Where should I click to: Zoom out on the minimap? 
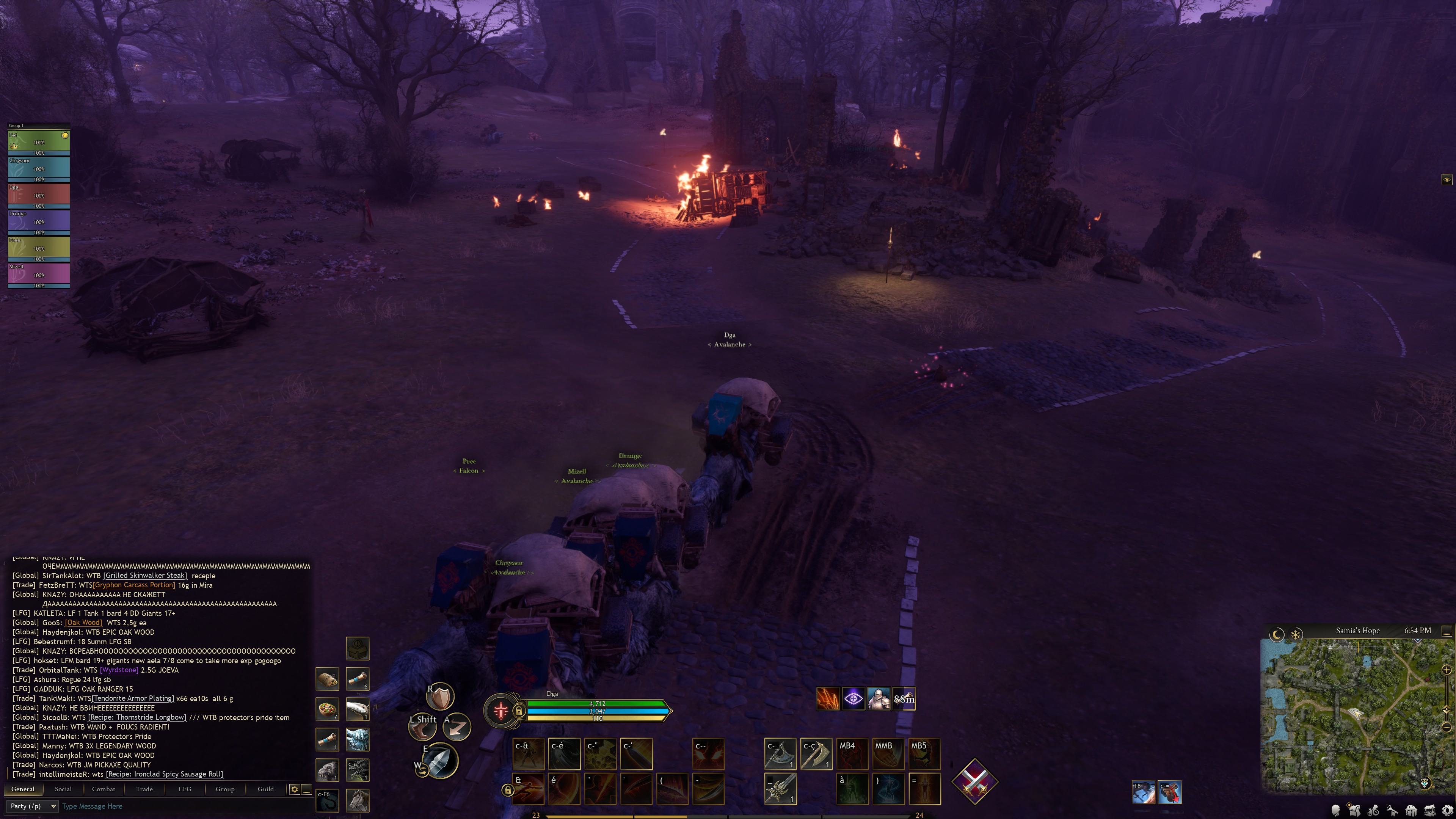click(x=1447, y=727)
